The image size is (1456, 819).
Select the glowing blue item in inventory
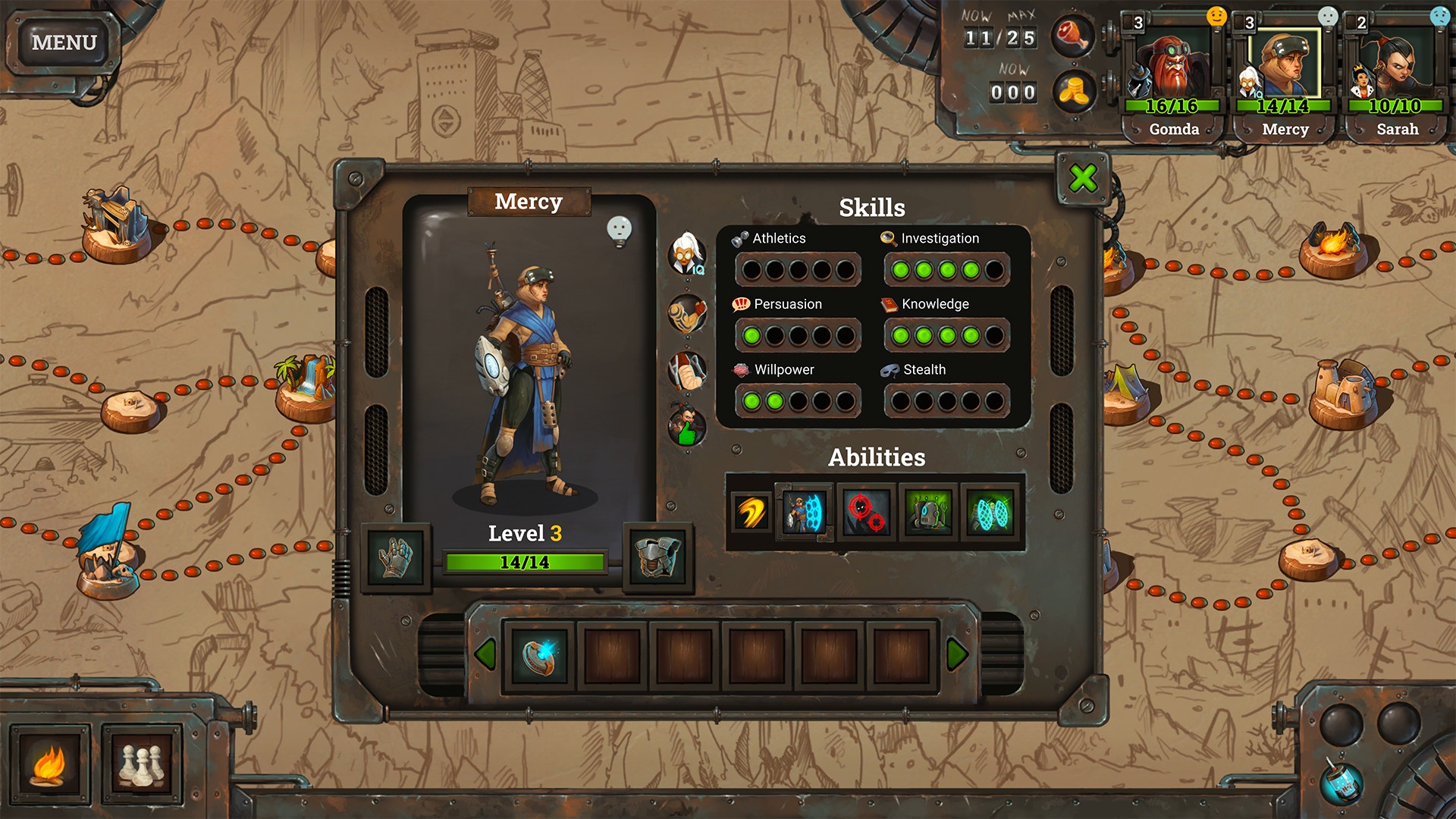(x=539, y=655)
